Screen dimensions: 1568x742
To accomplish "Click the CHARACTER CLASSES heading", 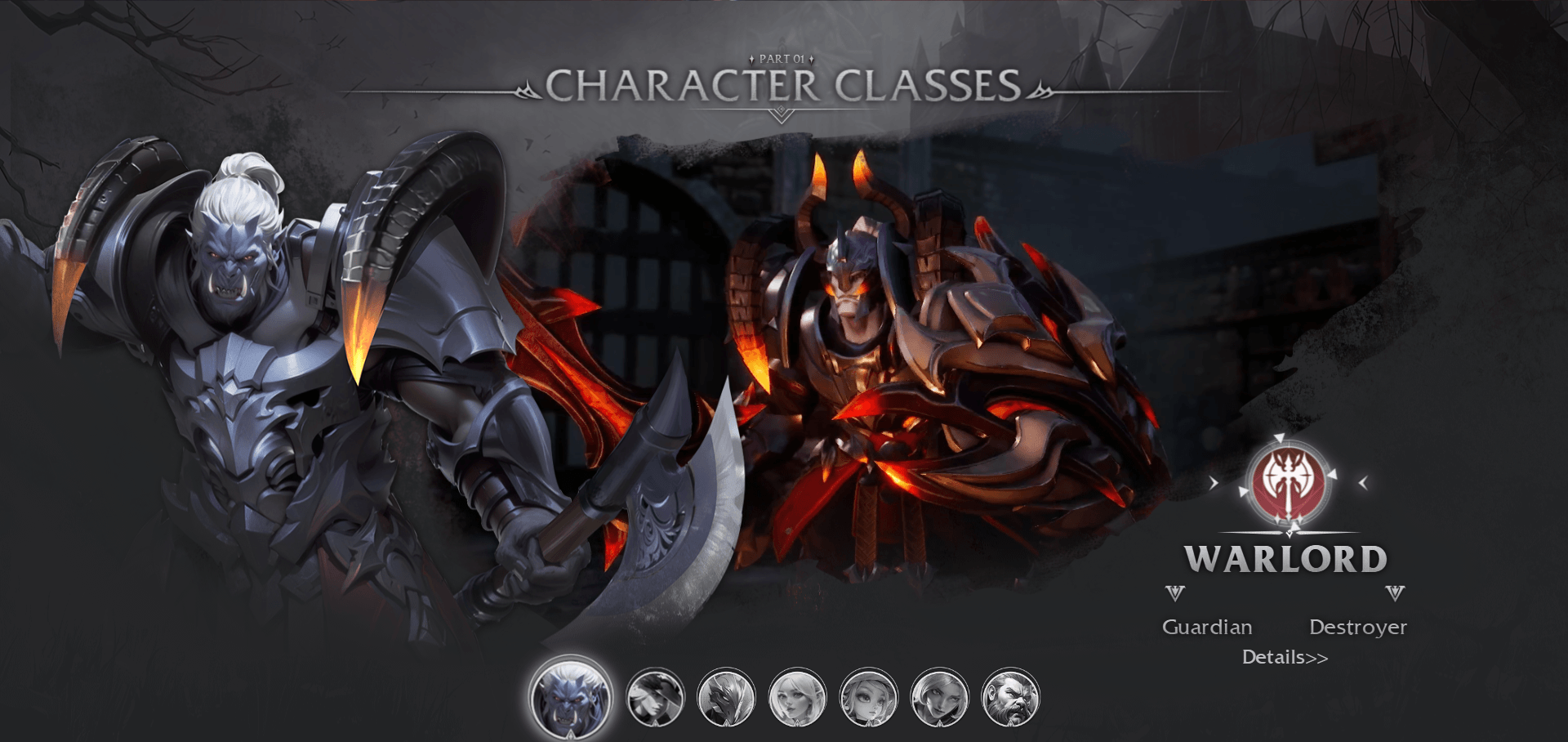I will (784, 82).
